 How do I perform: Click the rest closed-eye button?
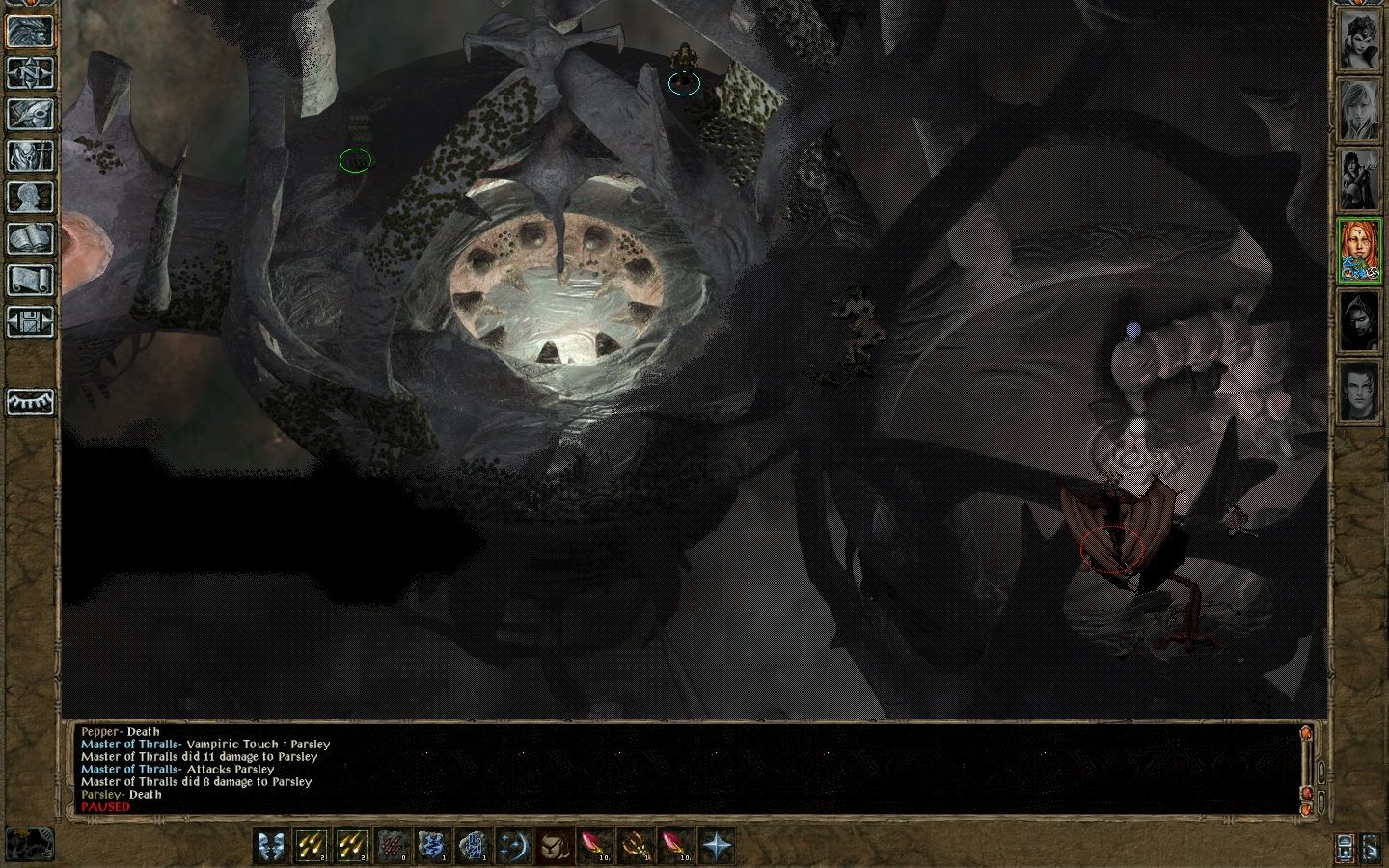tap(30, 401)
